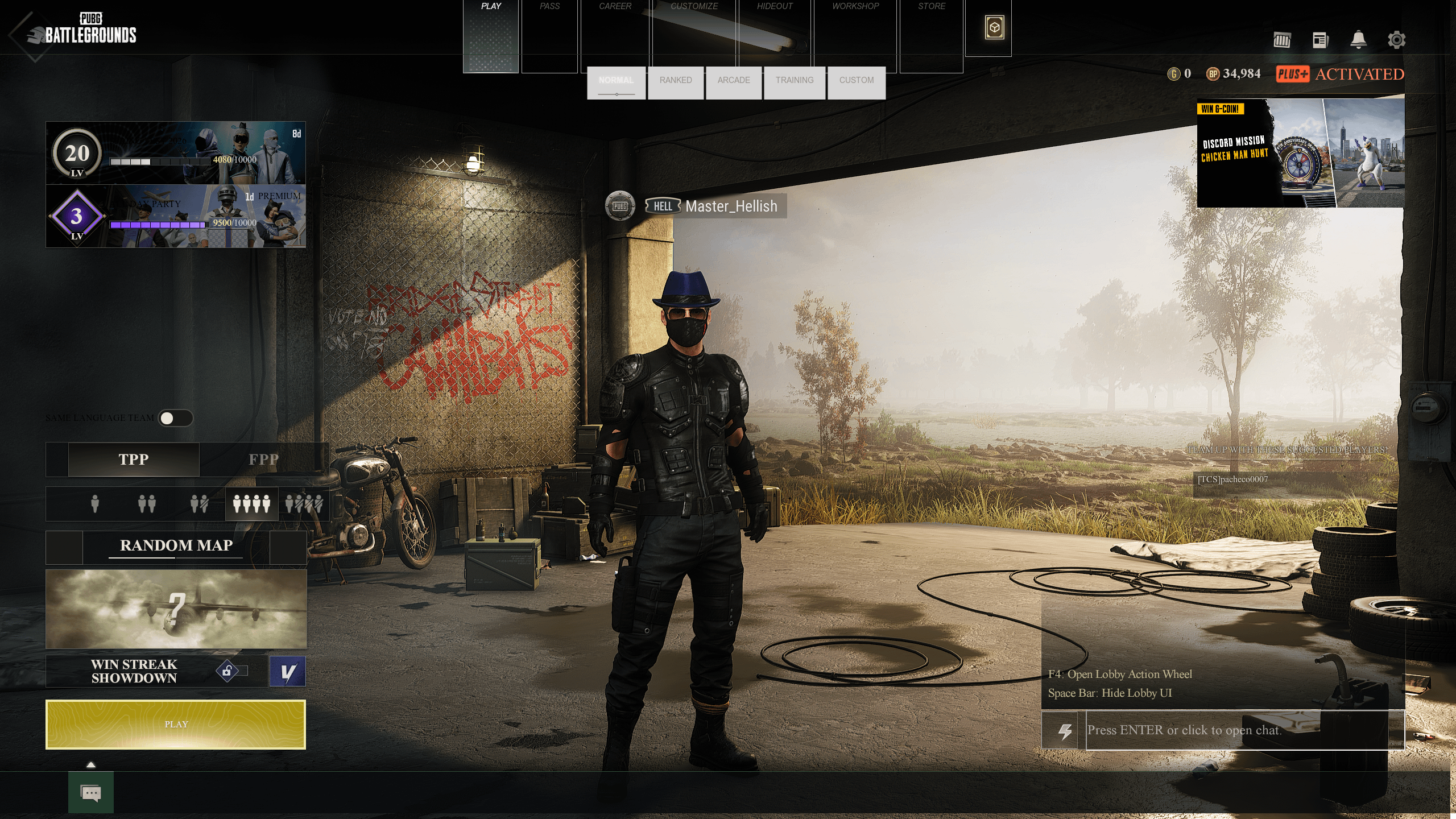Screen dimensions: 1456x819
Task: Open the level 20 survivor pass panel
Action: (176, 153)
